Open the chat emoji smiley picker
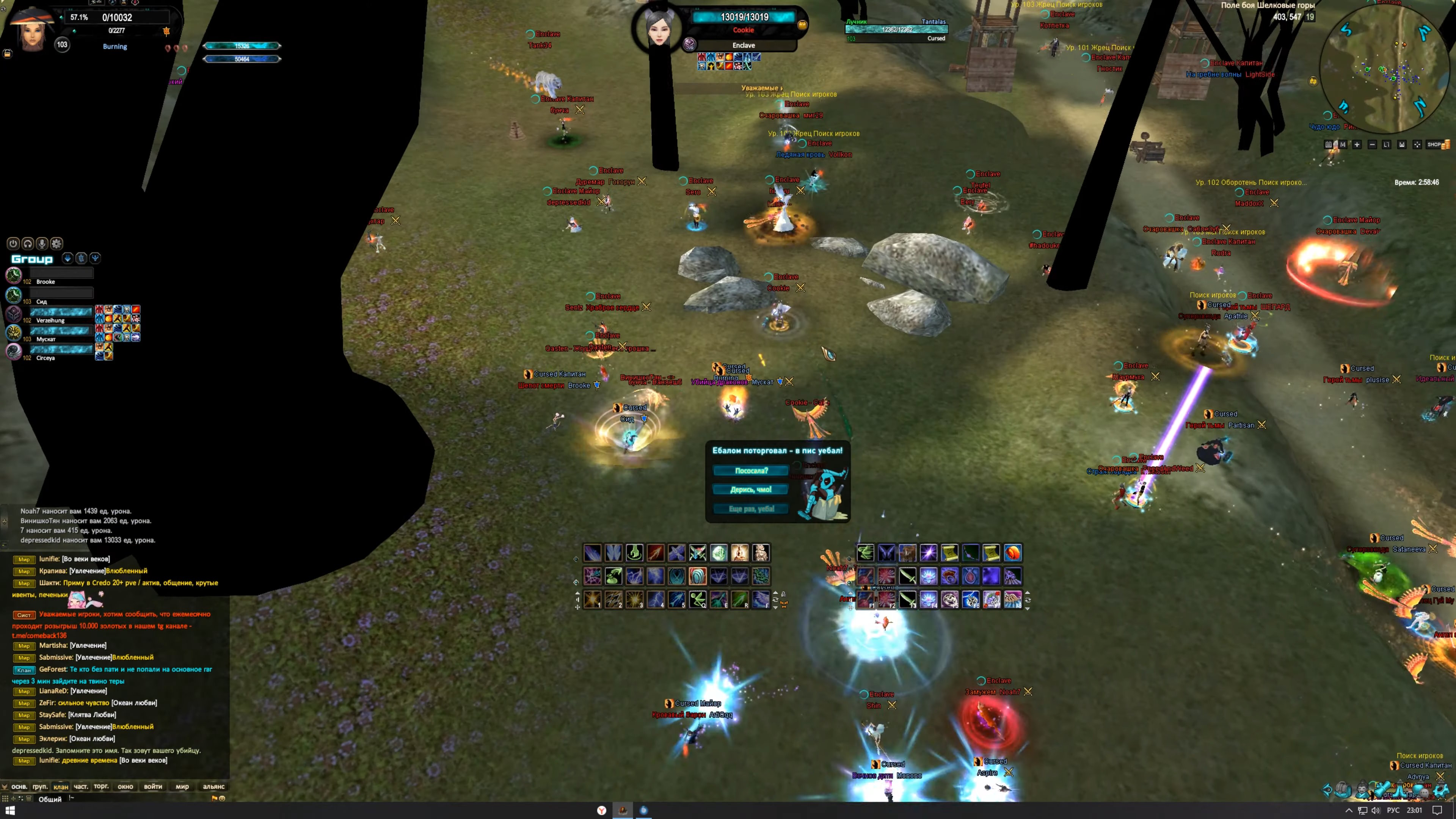This screenshot has height=819, width=1456. pos(222,799)
